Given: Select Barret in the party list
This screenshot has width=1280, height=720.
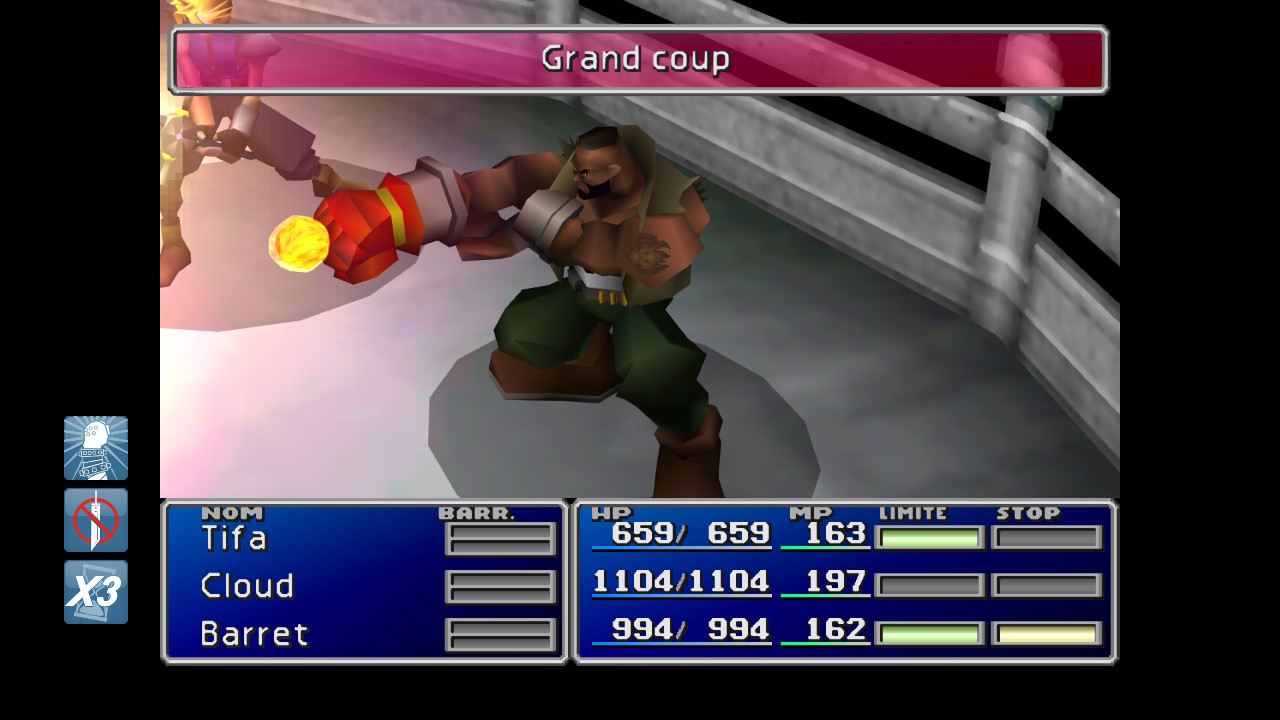Looking at the screenshot, I should pos(254,634).
